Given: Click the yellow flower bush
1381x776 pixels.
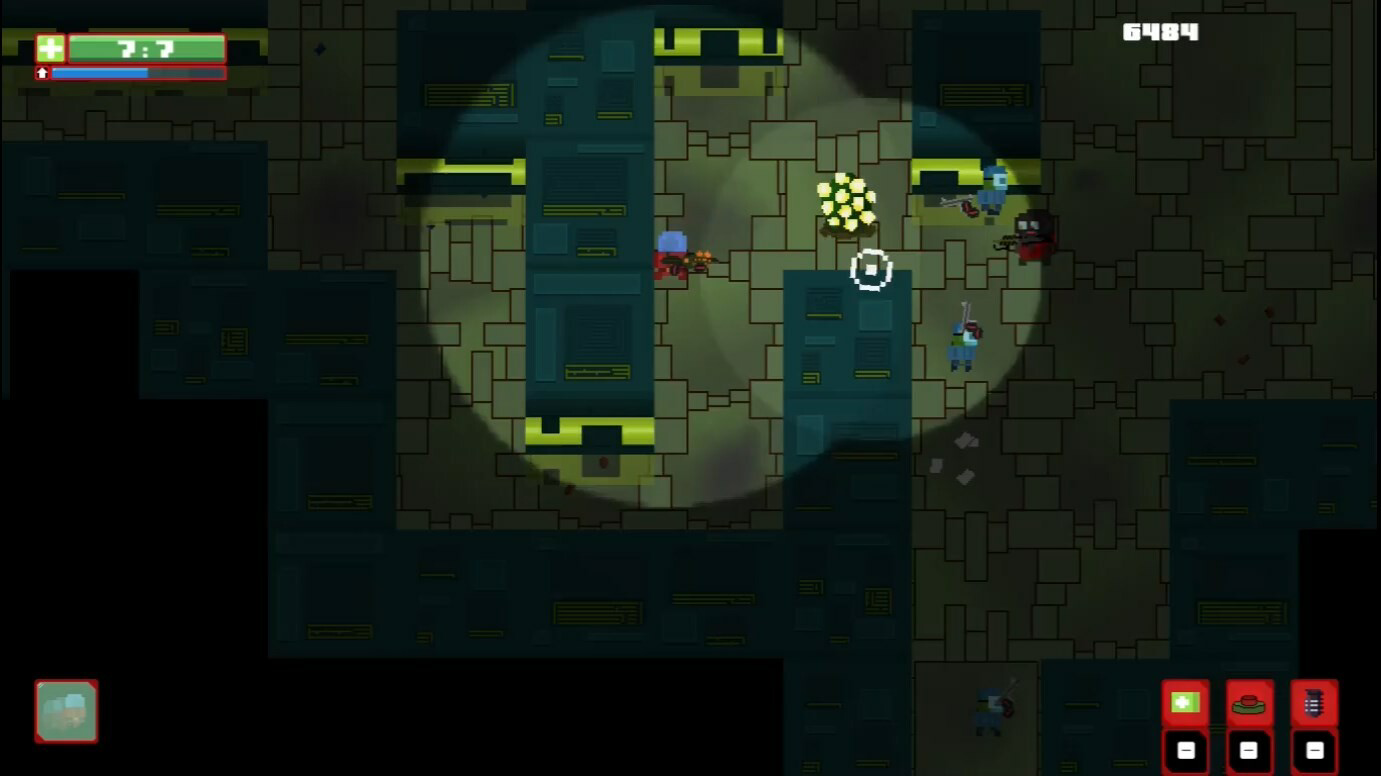Looking at the screenshot, I should click(845, 205).
